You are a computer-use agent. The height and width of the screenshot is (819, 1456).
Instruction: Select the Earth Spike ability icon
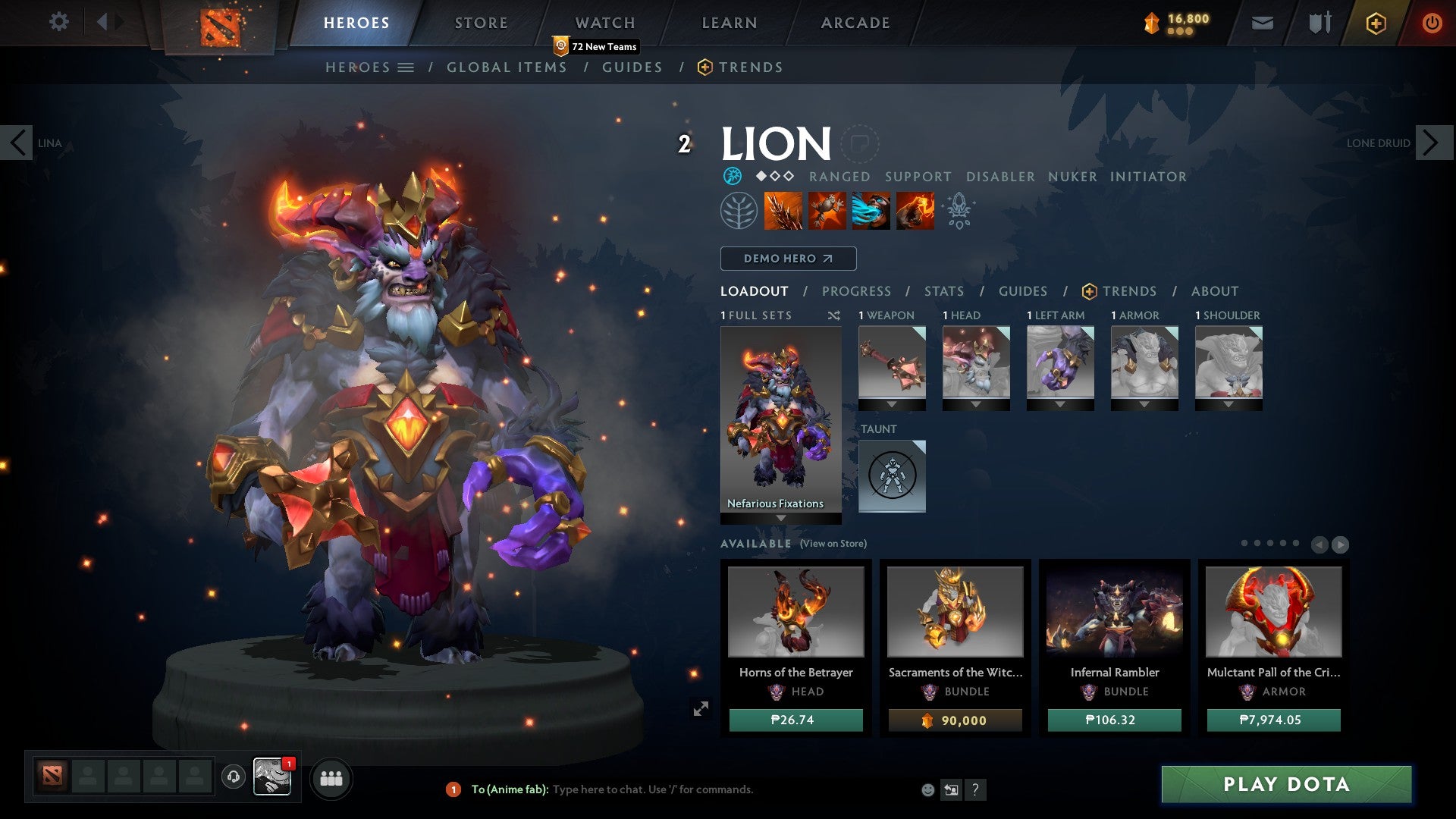(782, 211)
